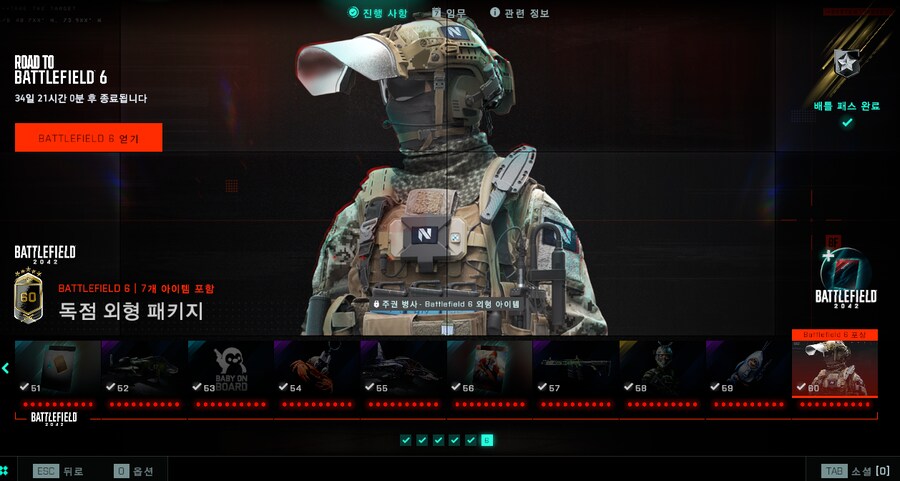The image size is (900, 481).
Task: Select the tier 57 weapon reward
Action: point(575,368)
